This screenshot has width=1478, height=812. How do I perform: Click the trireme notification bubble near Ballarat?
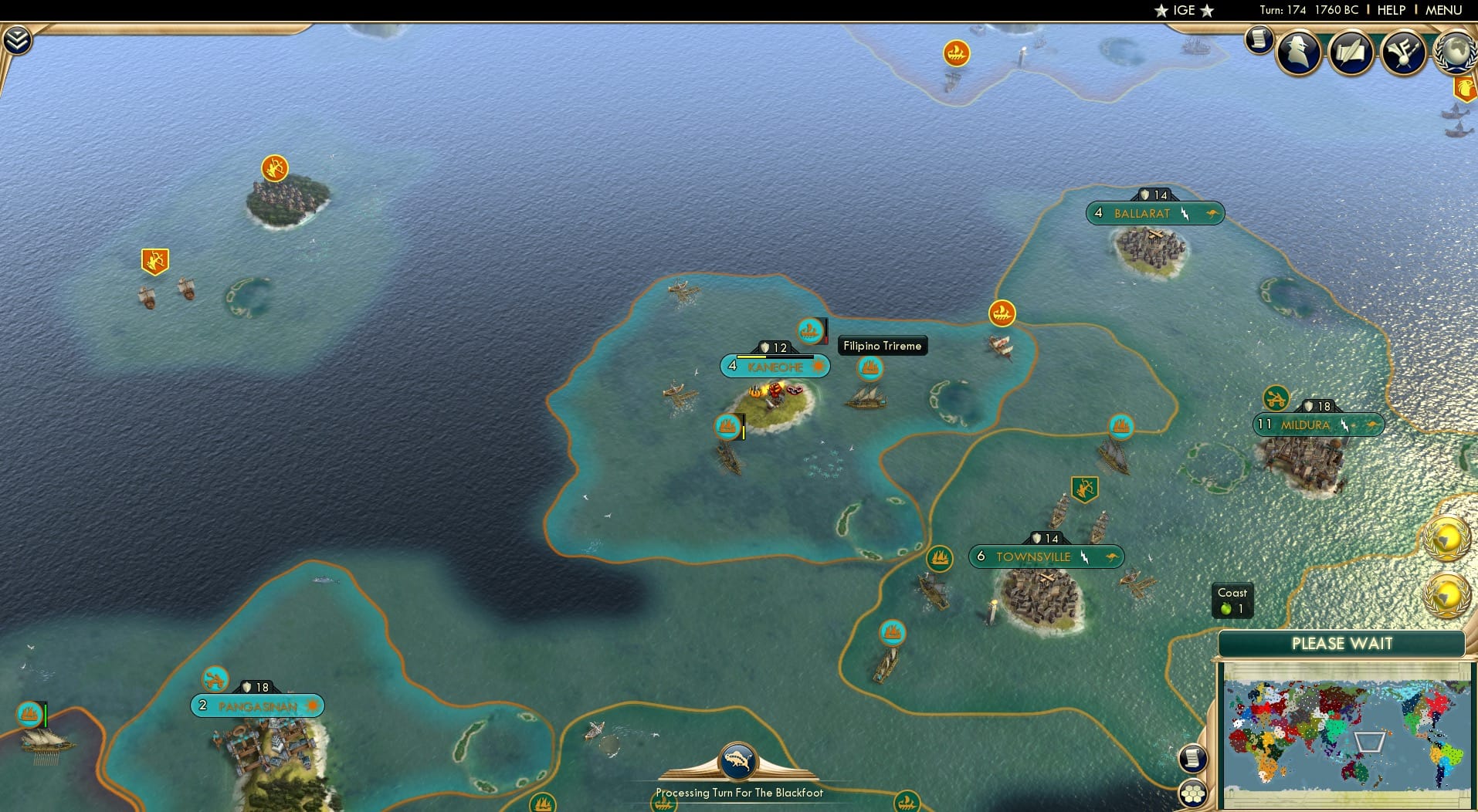1002,314
